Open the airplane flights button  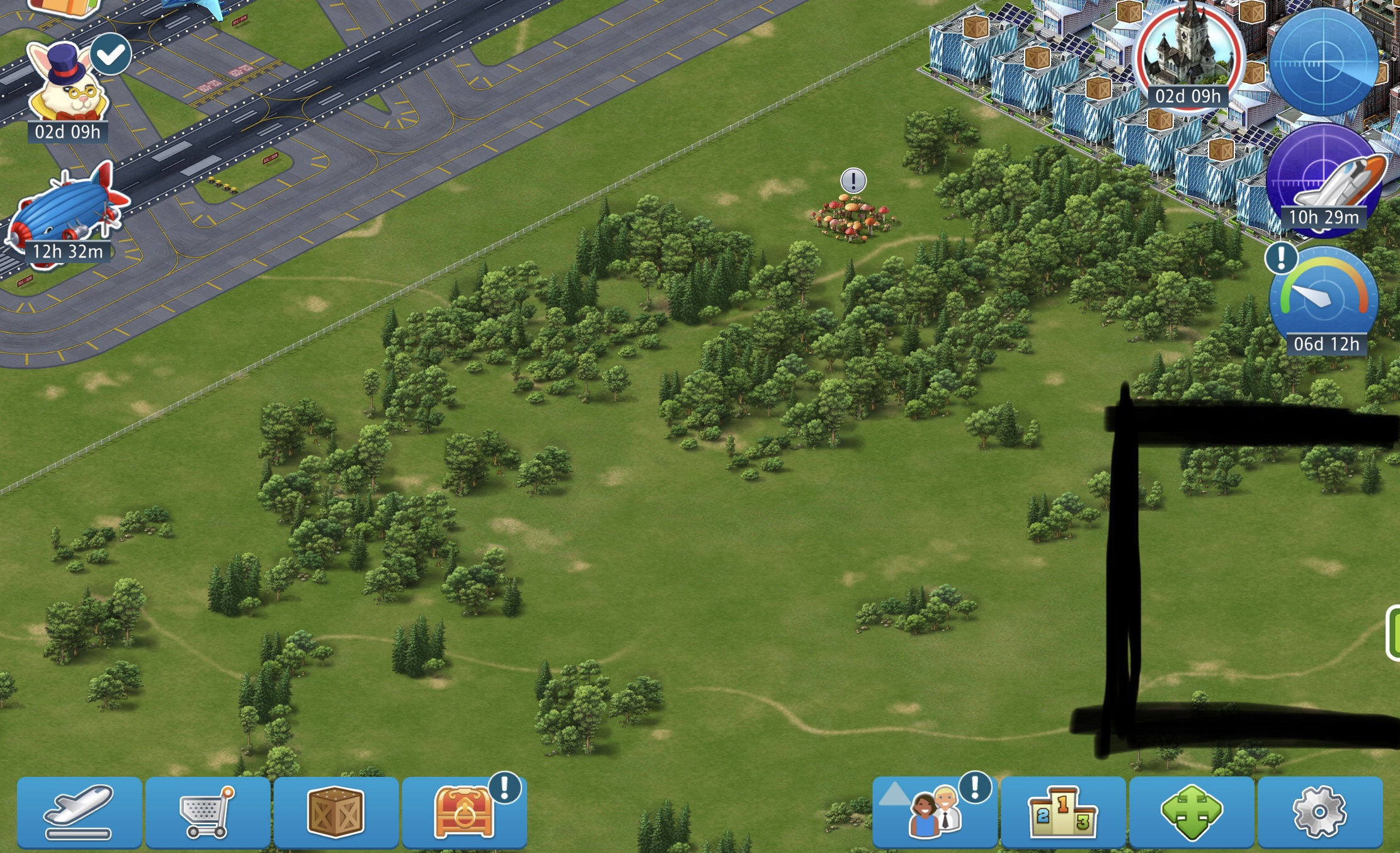tap(79, 813)
